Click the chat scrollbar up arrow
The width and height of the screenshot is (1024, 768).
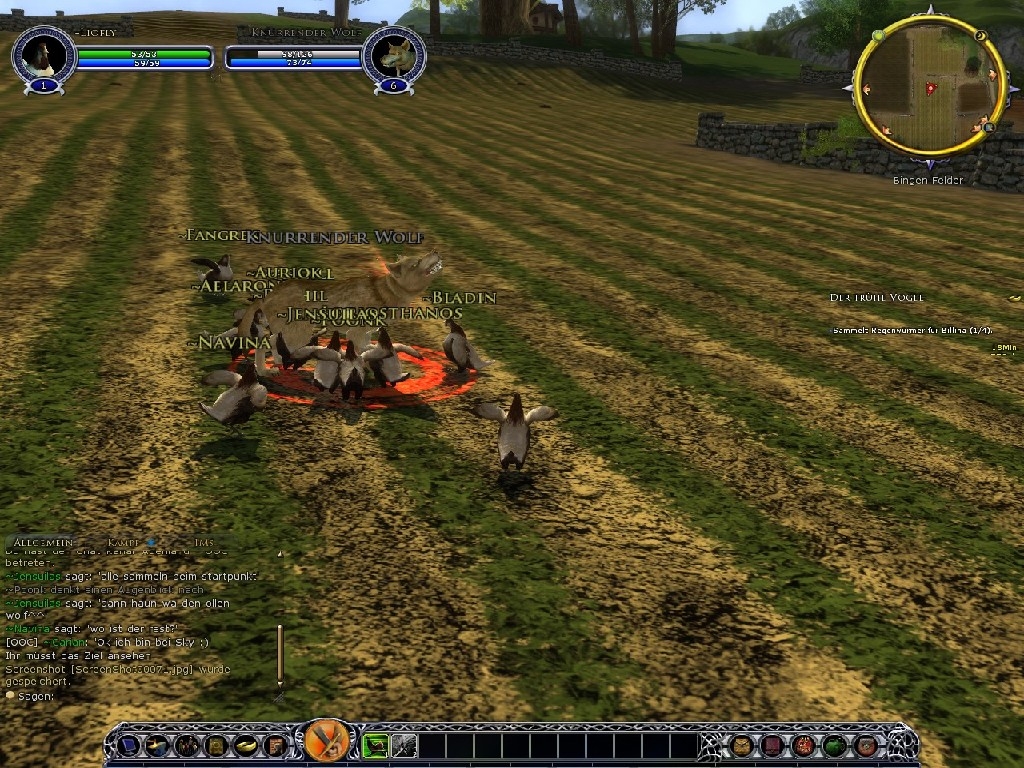coord(279,553)
